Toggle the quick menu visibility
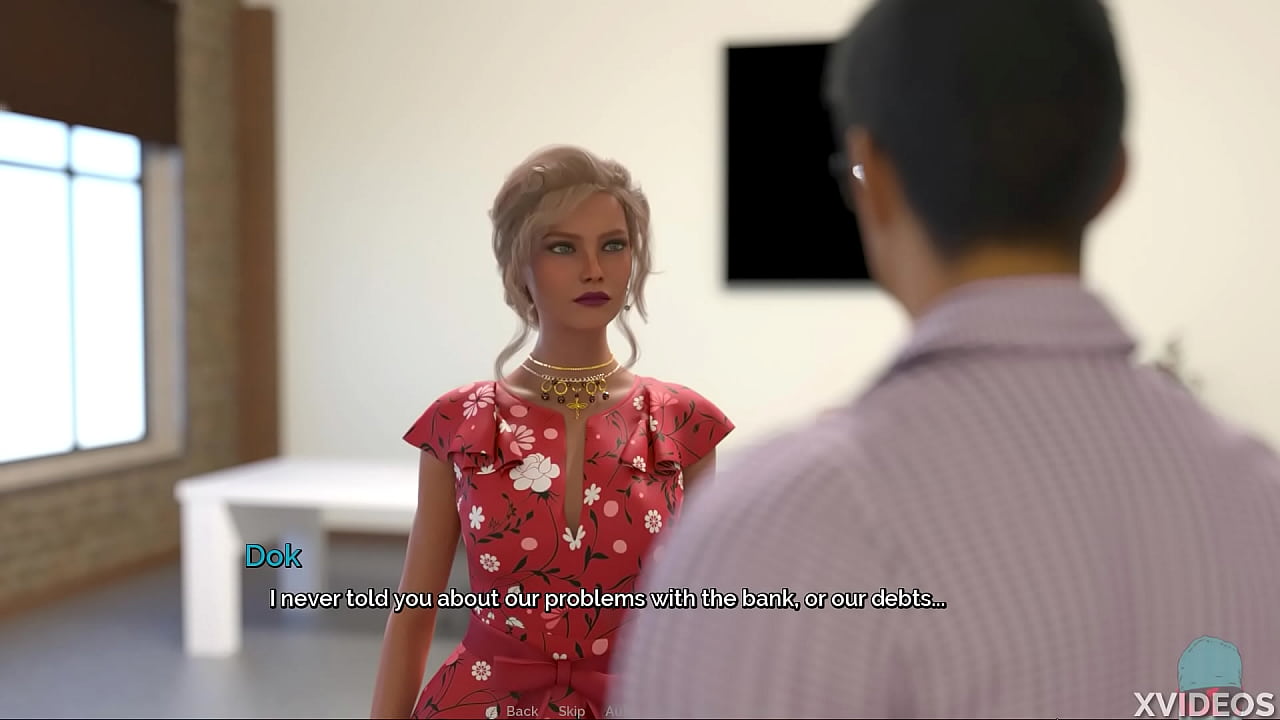The height and width of the screenshot is (720, 1280). click(491, 711)
